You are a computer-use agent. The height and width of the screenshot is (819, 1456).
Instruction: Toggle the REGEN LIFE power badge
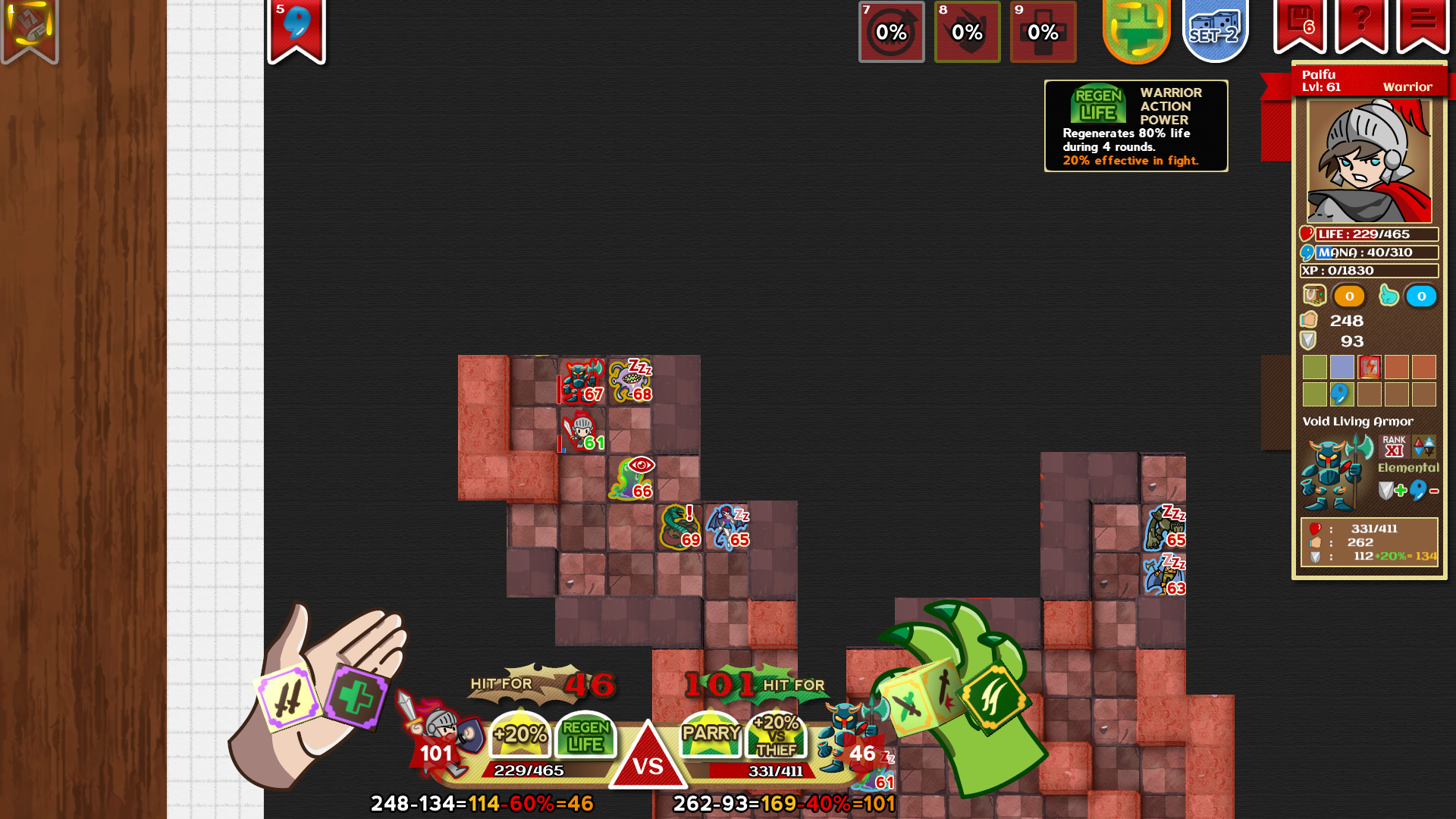(x=585, y=734)
